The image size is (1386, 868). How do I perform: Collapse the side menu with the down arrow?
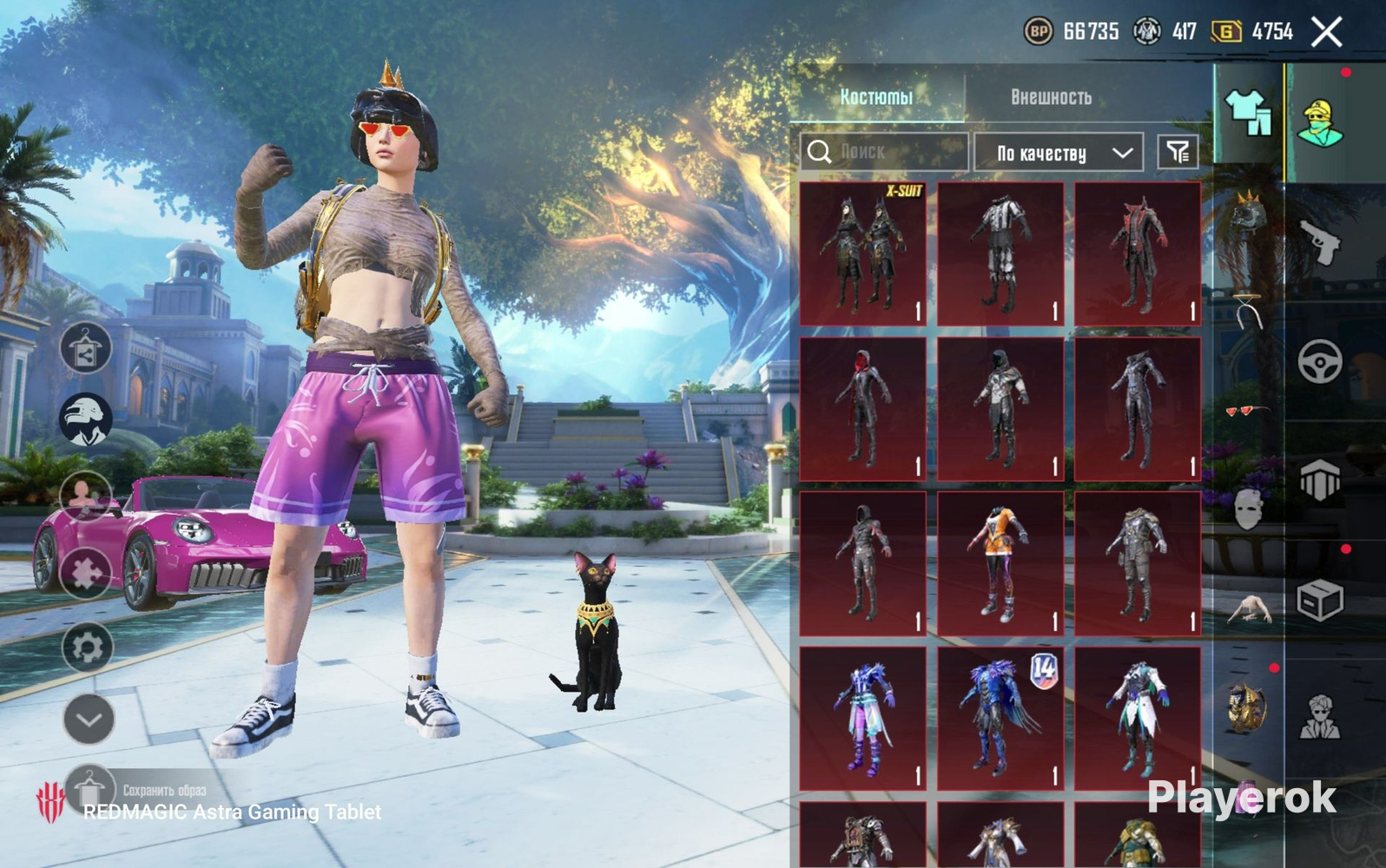[89, 719]
